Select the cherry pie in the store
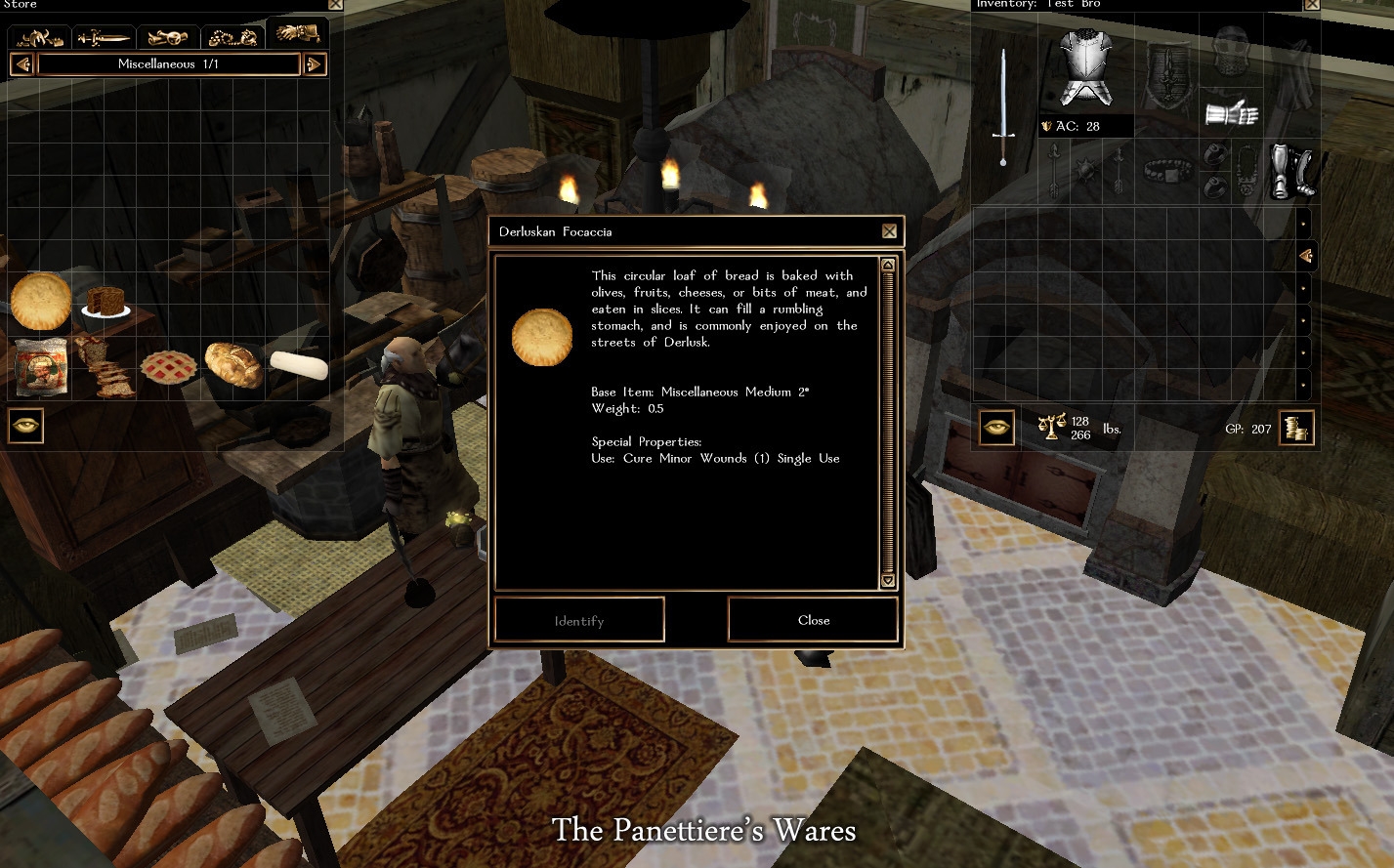The image size is (1394, 868). click(169, 366)
